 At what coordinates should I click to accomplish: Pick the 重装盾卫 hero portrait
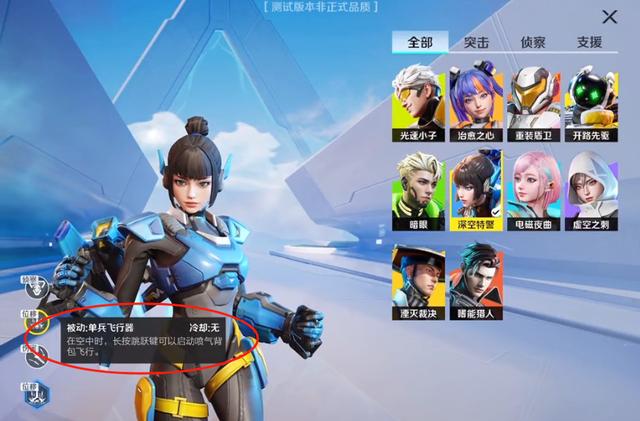534,102
